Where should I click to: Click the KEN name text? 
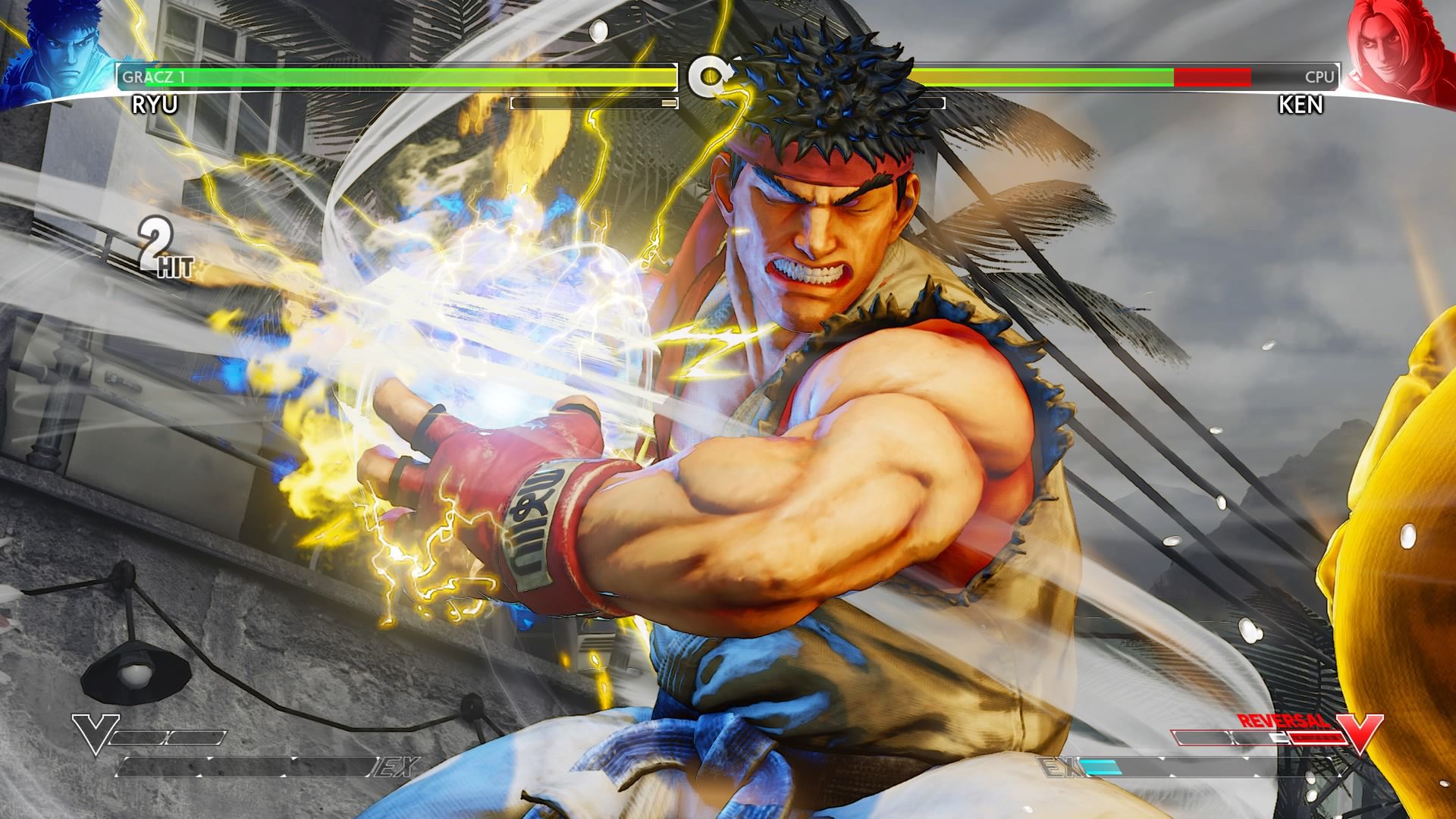click(x=1297, y=106)
